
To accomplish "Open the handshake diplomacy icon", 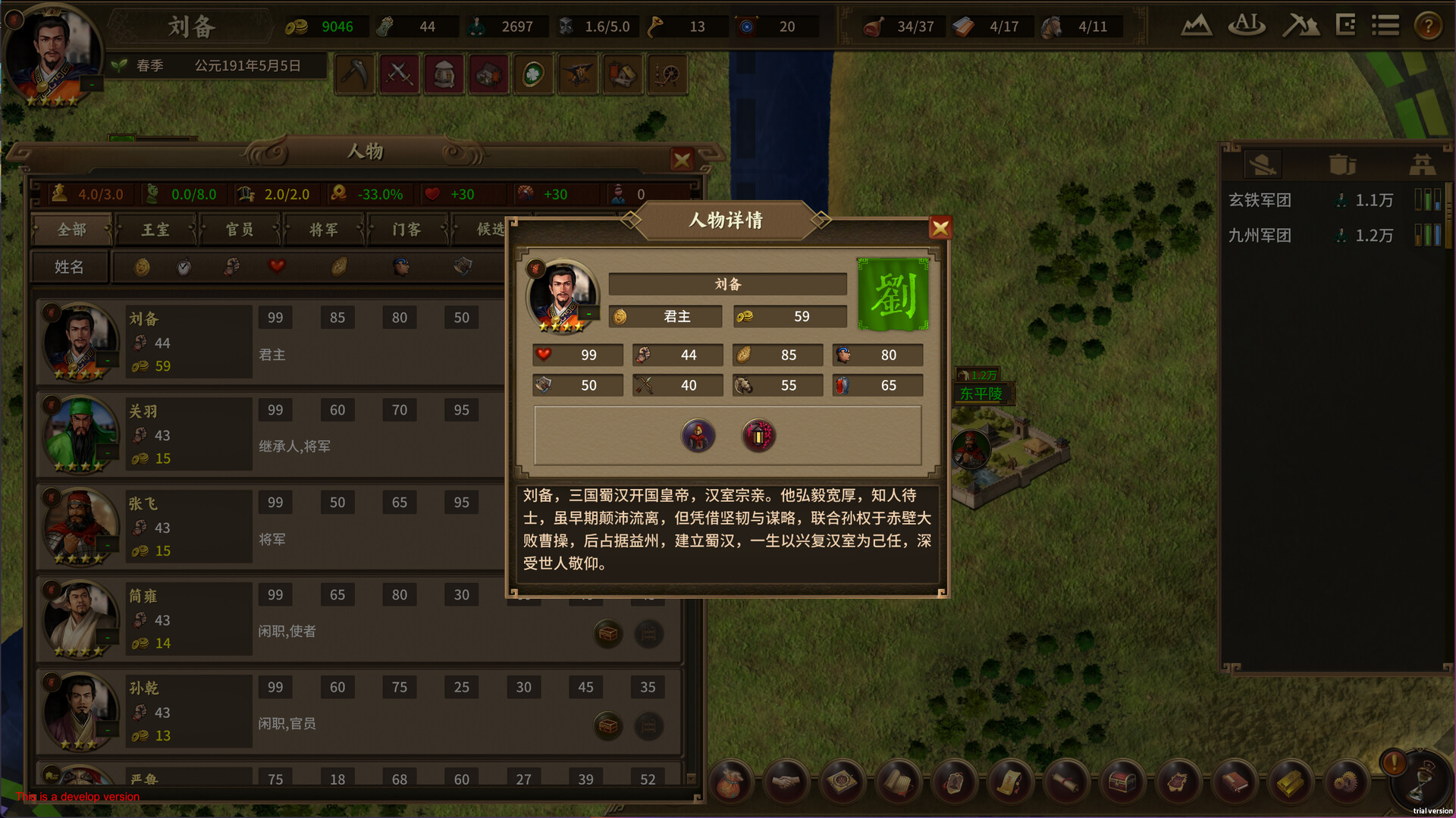I will [x=786, y=782].
